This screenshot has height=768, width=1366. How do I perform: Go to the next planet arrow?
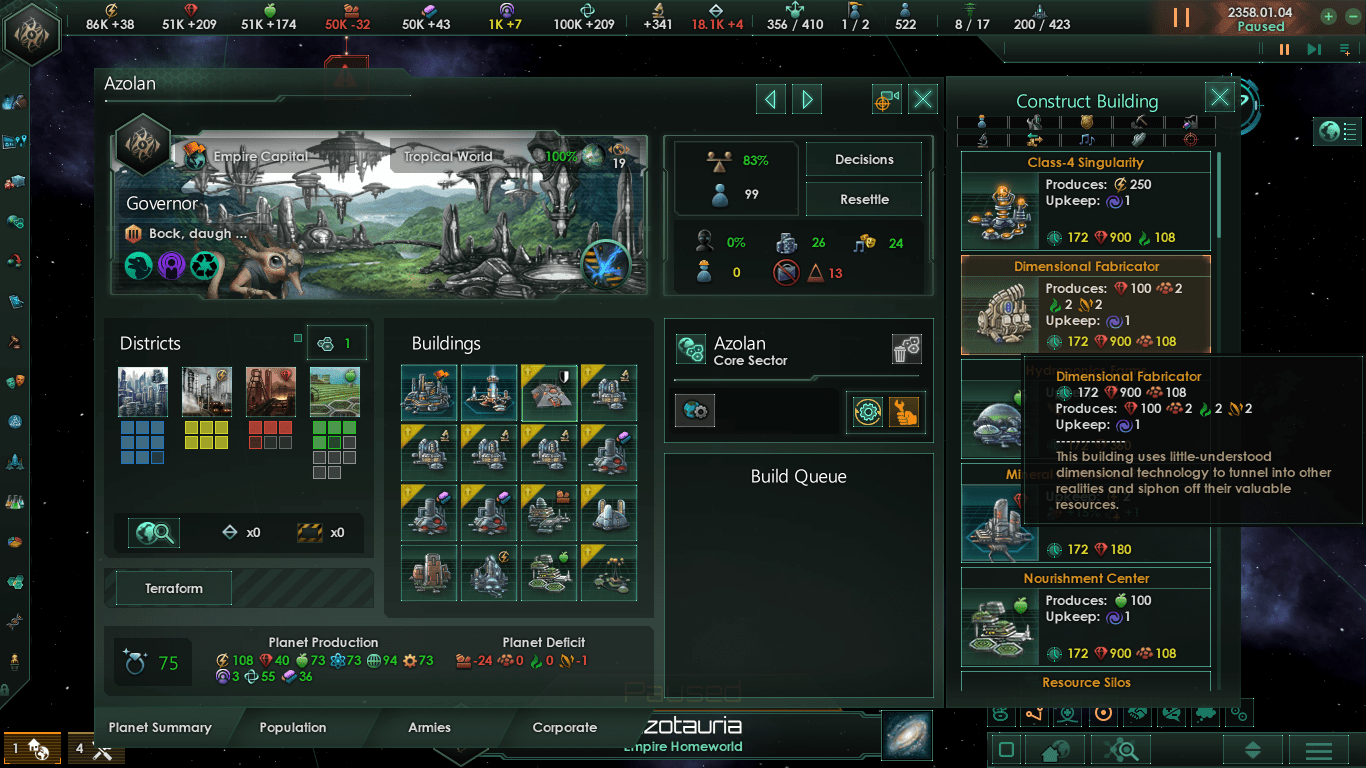click(x=807, y=99)
